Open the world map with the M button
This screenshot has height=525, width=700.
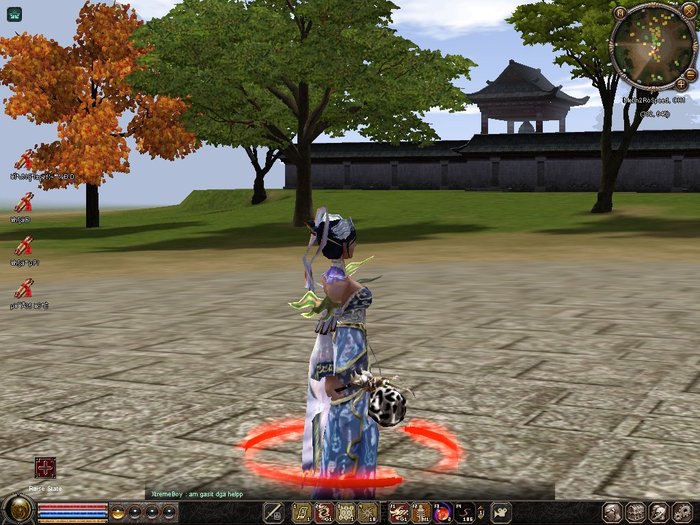tap(621, 13)
